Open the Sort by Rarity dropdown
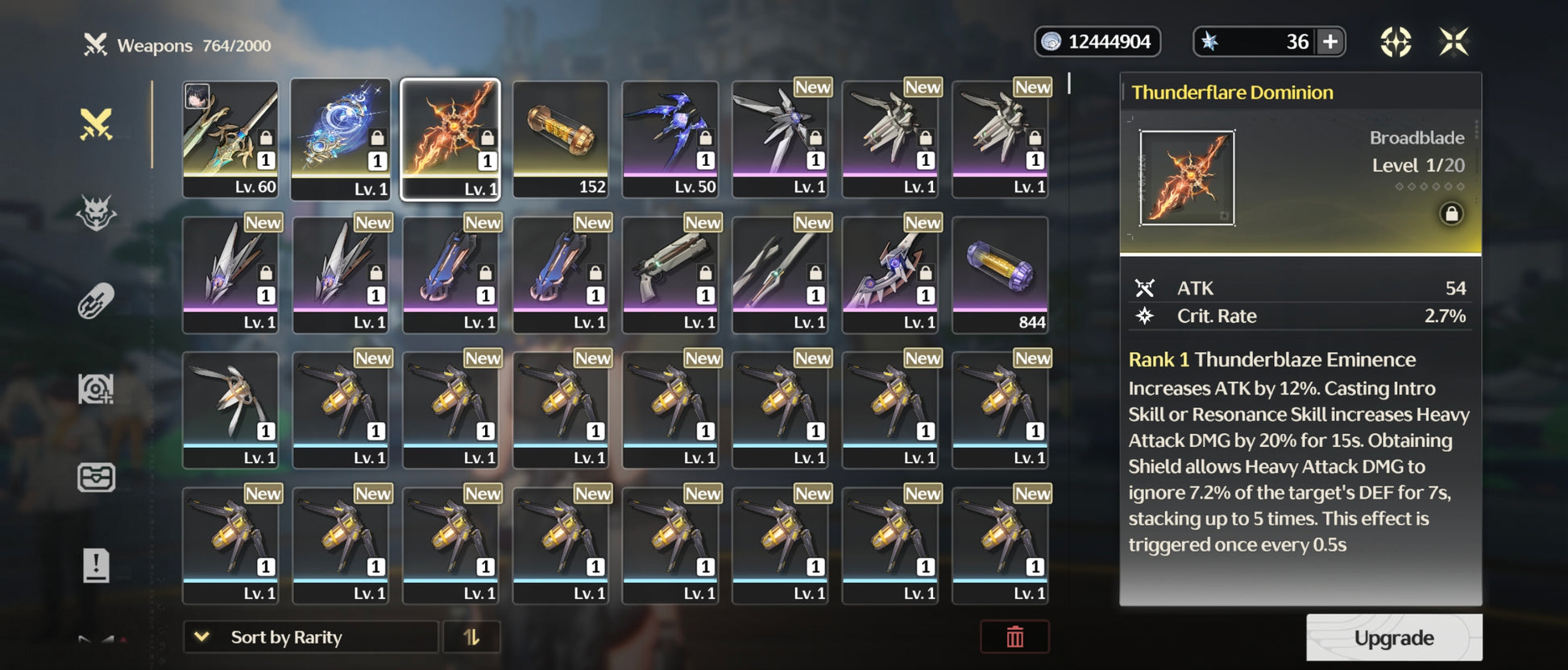Viewport: 1568px width, 670px height. 310,637
